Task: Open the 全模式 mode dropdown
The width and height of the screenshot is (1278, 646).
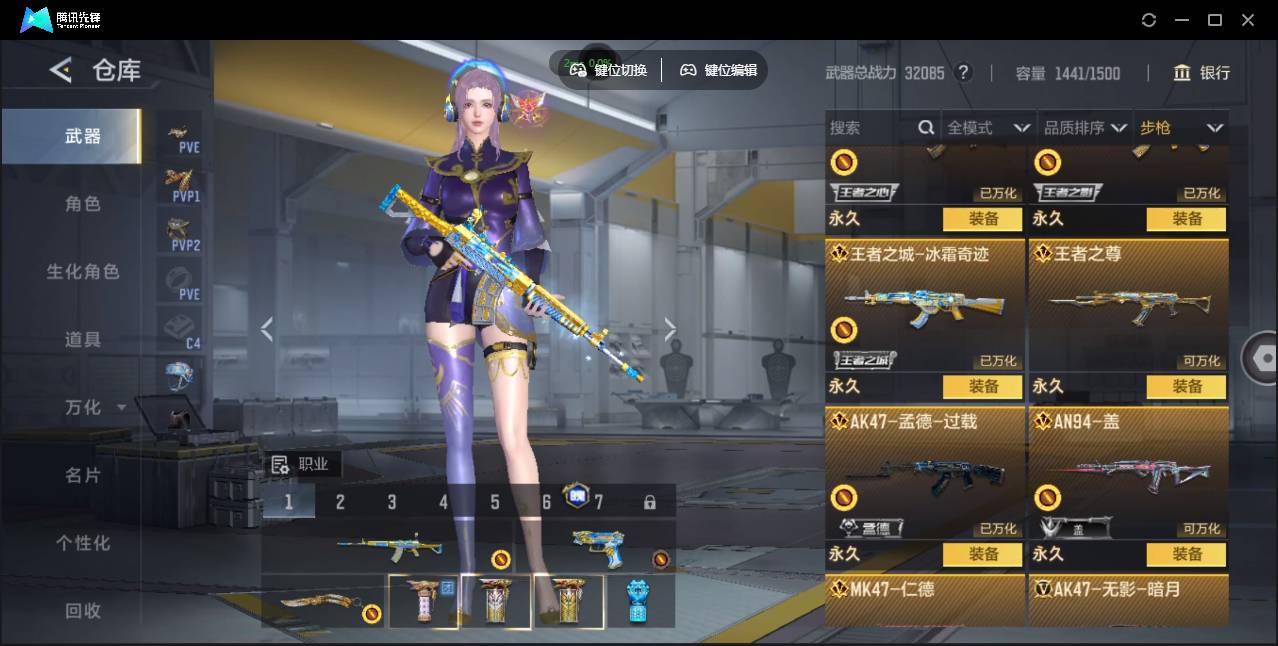Action: pyautogui.click(x=988, y=128)
